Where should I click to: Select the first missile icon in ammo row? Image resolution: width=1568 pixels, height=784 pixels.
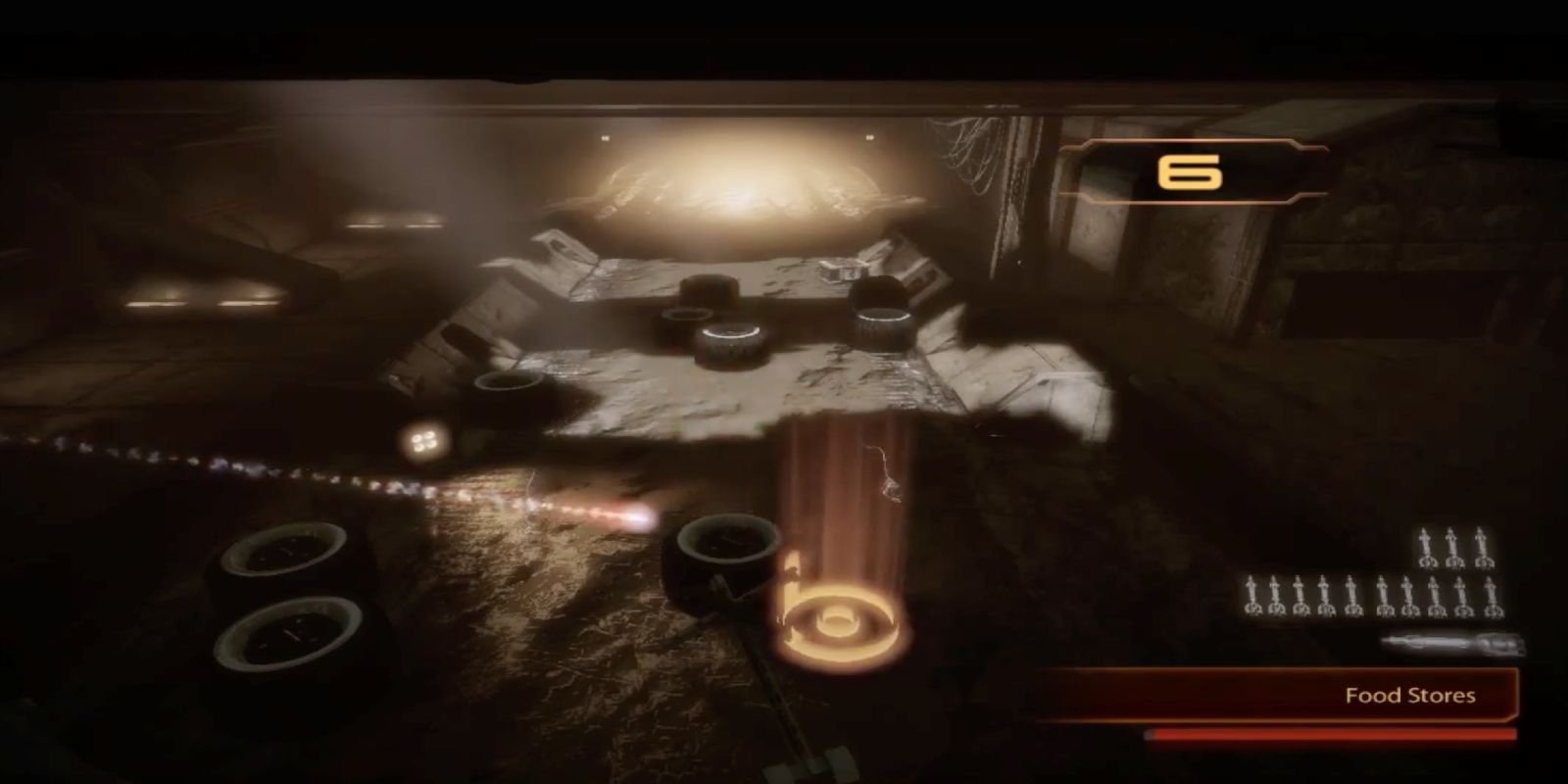click(x=1251, y=596)
